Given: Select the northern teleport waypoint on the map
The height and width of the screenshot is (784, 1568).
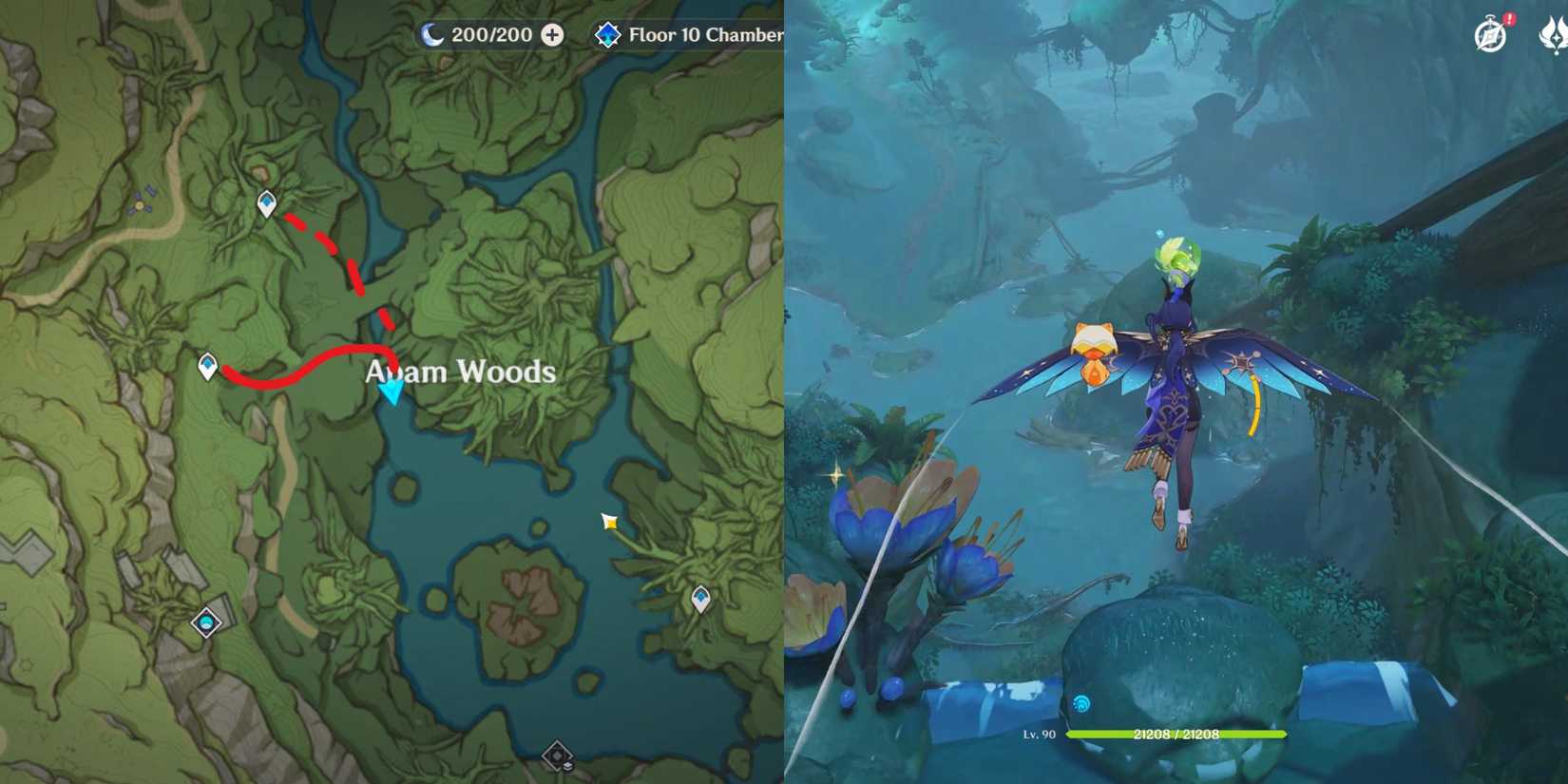Looking at the screenshot, I should tap(267, 203).
